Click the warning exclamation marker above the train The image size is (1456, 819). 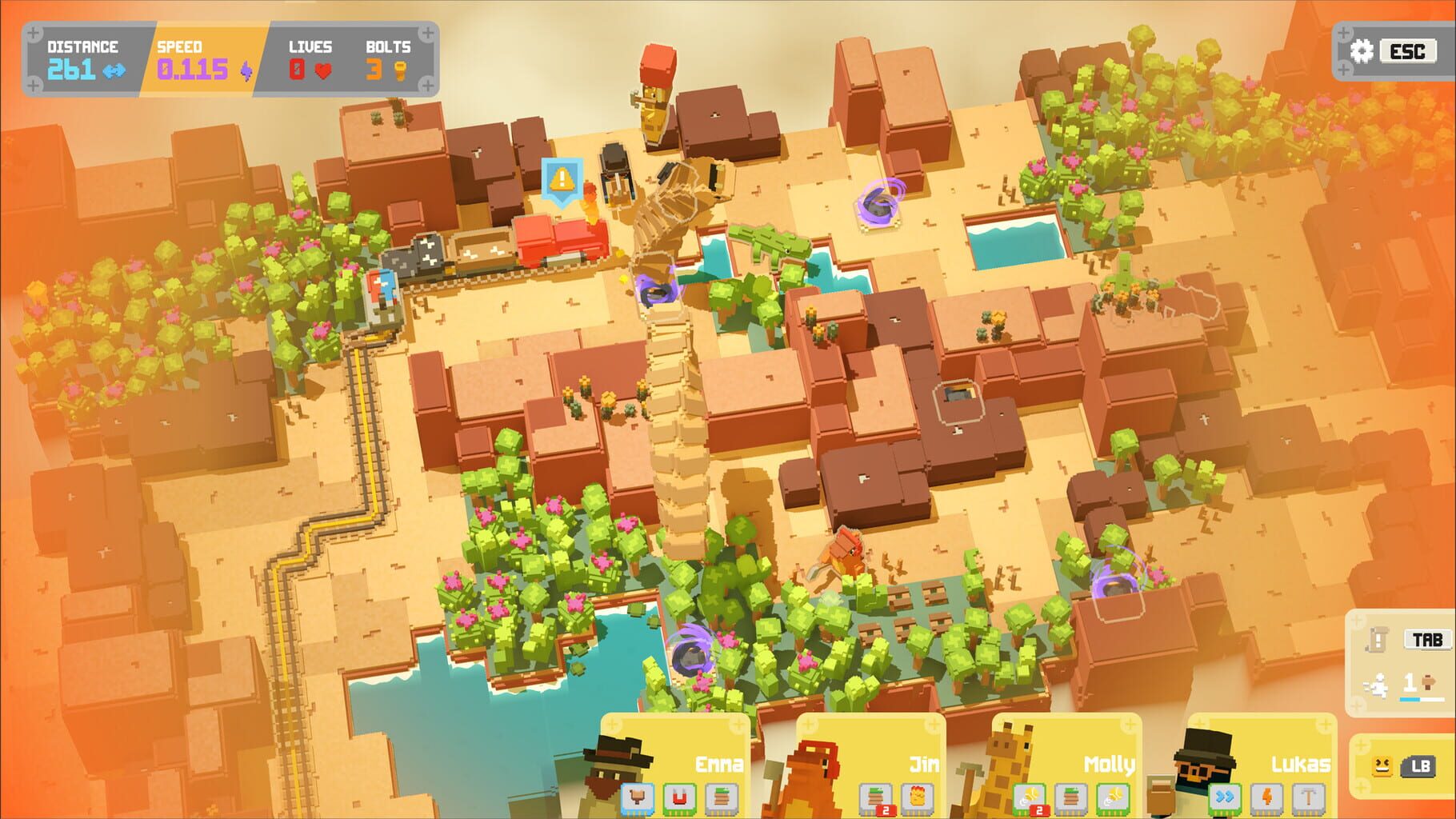560,178
